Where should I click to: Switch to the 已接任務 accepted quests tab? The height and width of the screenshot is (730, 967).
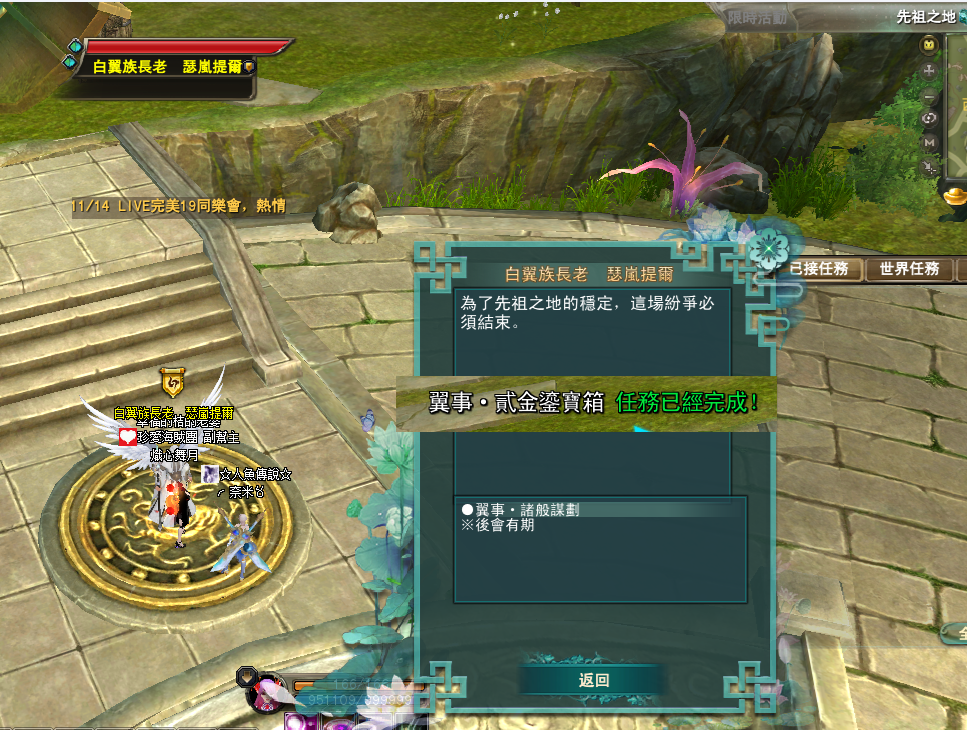tap(819, 269)
